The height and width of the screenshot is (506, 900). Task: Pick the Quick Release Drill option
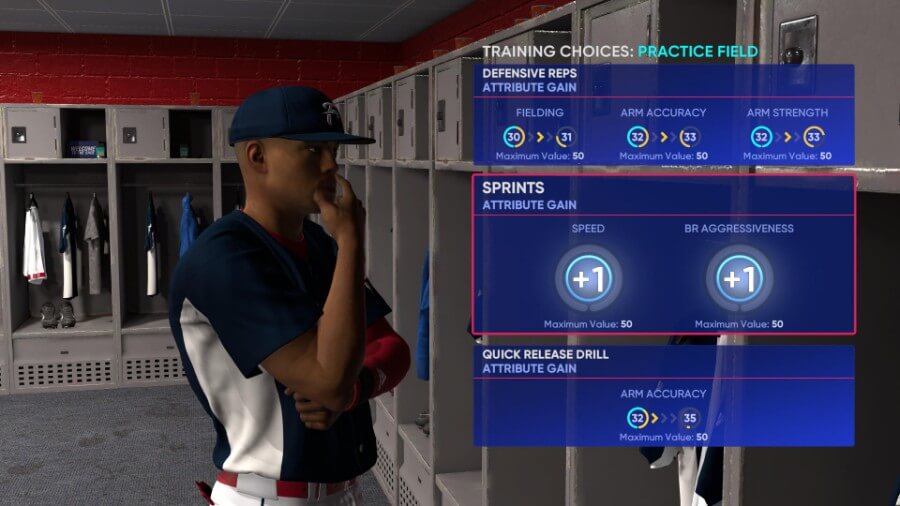pos(663,395)
